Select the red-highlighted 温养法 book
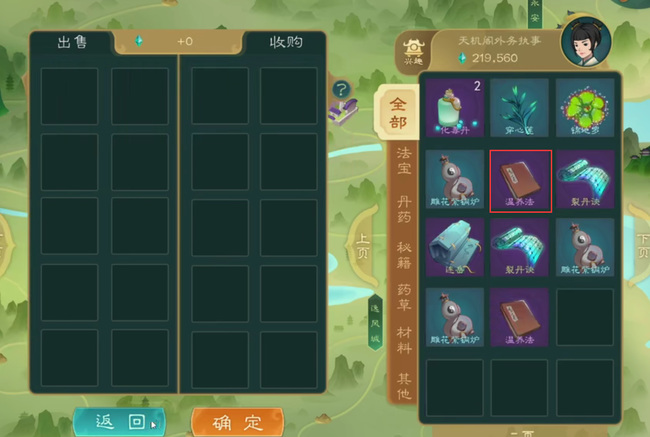650x437 pixels. (x=520, y=180)
